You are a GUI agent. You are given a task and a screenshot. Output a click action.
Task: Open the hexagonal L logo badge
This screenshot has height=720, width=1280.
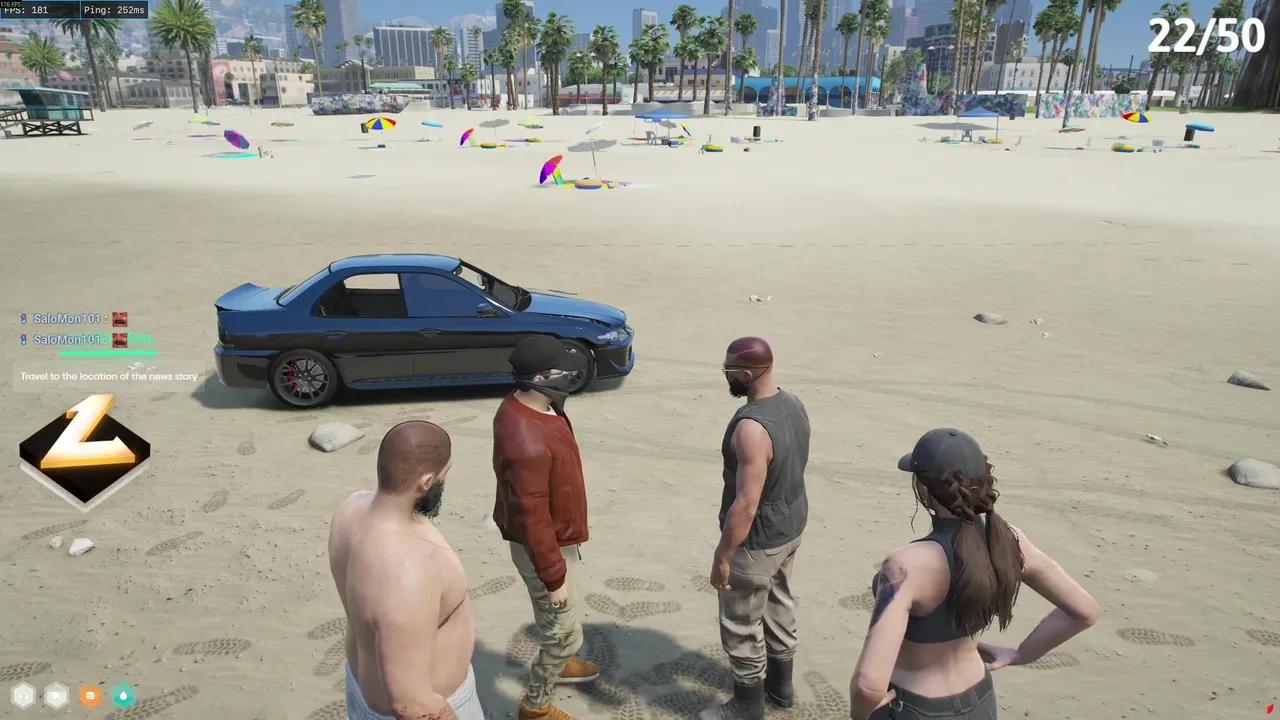click(x=85, y=452)
